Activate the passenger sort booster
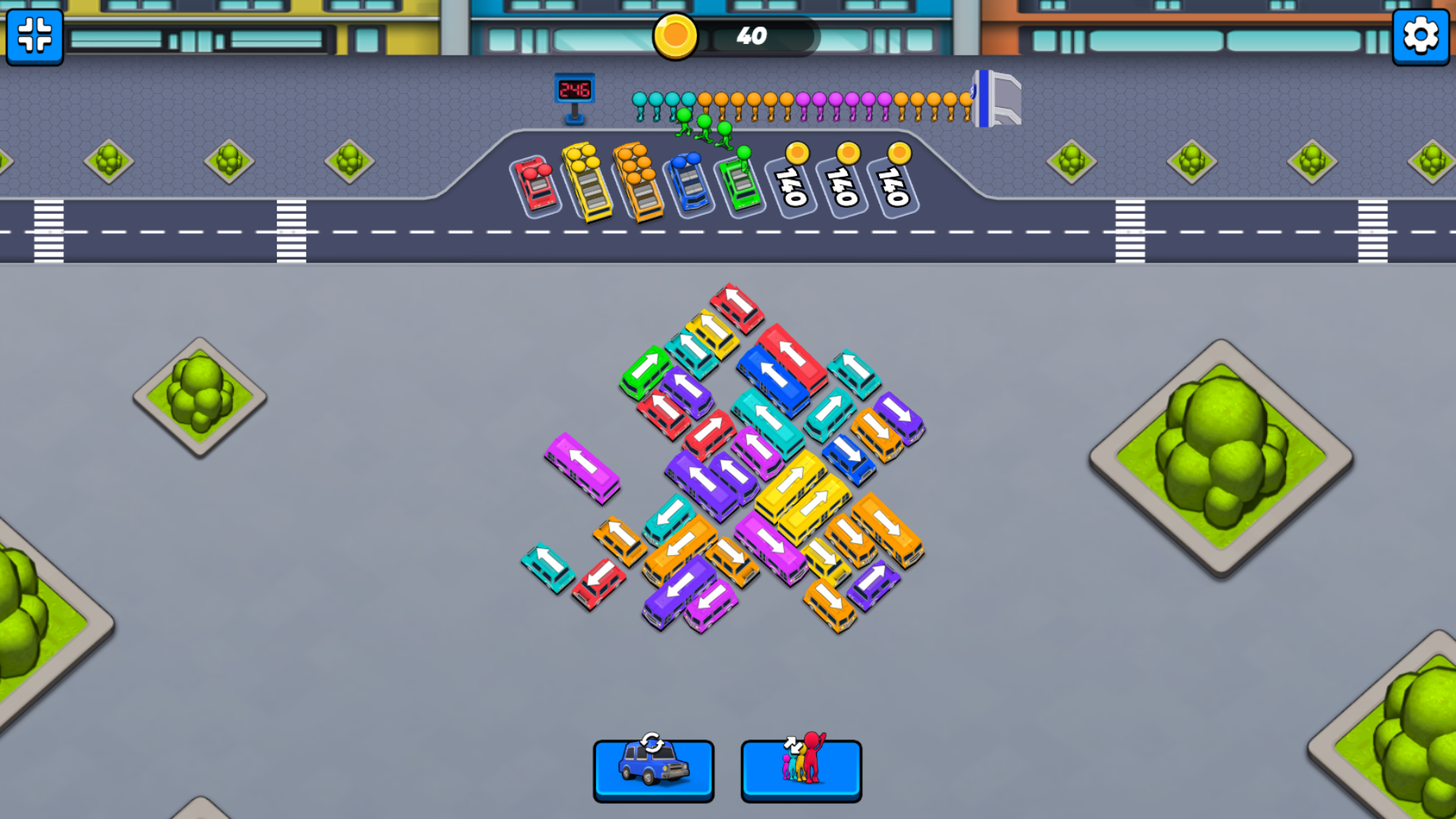The image size is (1456, 819). 801,770
